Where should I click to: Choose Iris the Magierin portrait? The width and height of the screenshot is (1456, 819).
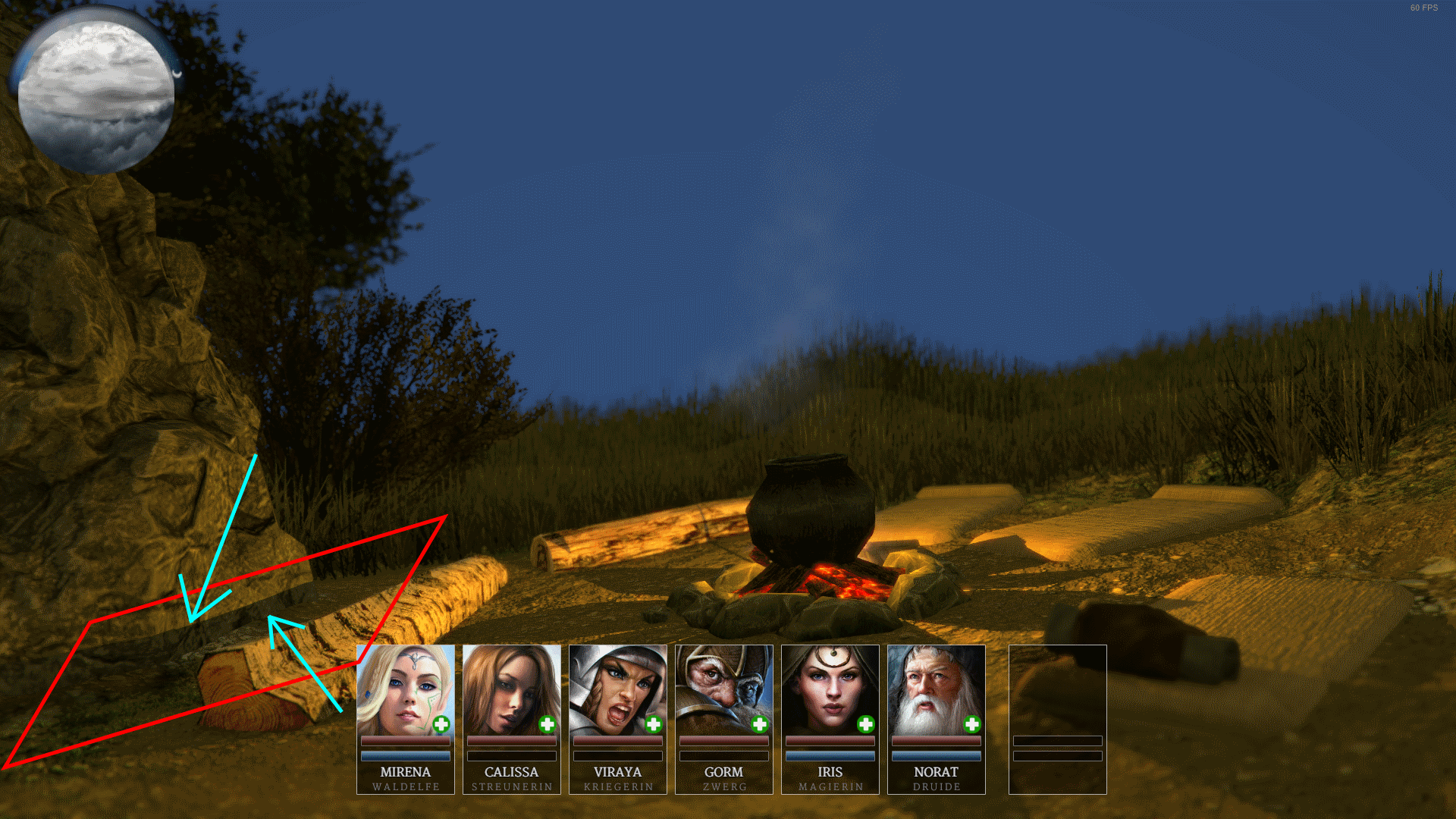[x=830, y=689]
